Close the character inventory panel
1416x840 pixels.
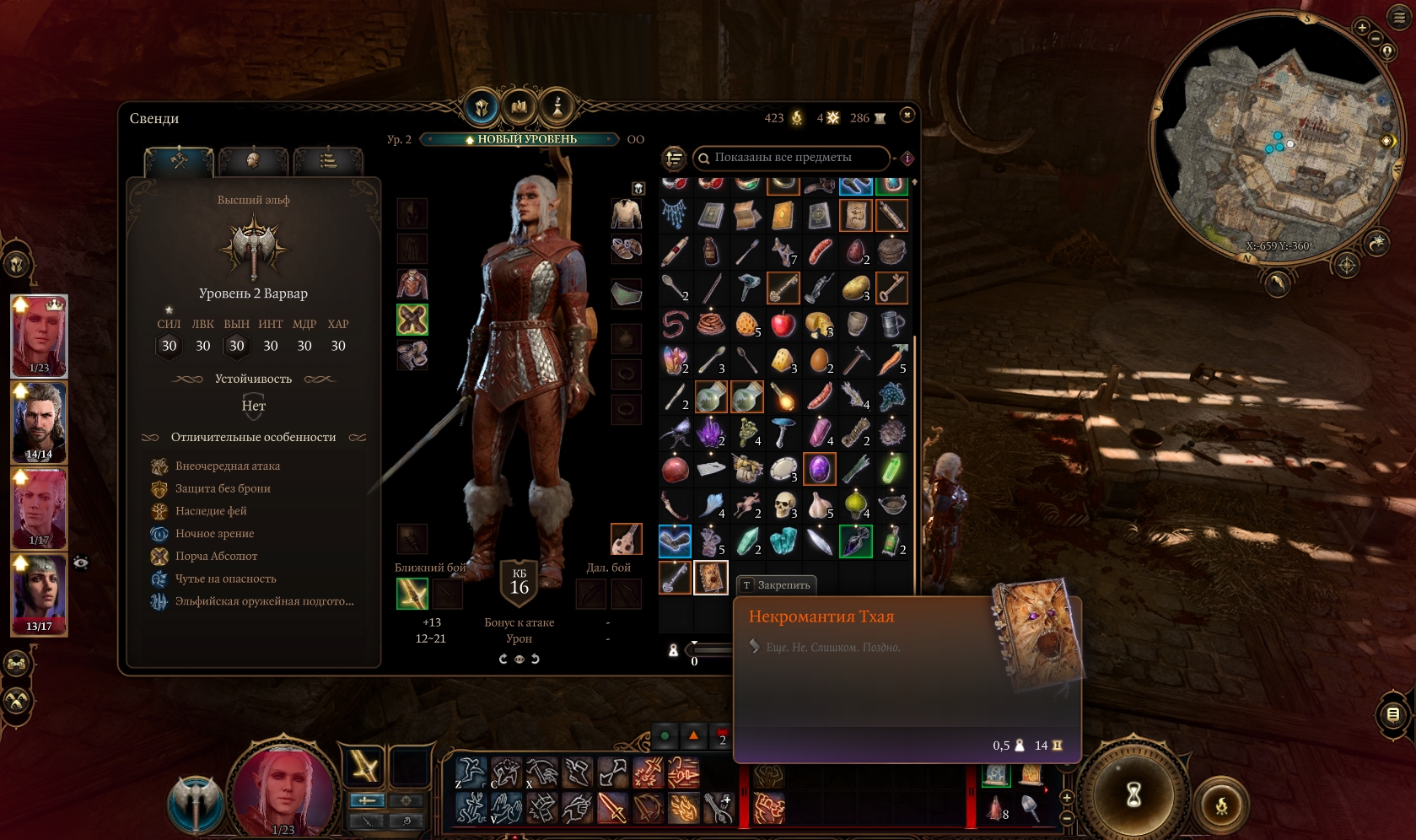[x=907, y=115]
